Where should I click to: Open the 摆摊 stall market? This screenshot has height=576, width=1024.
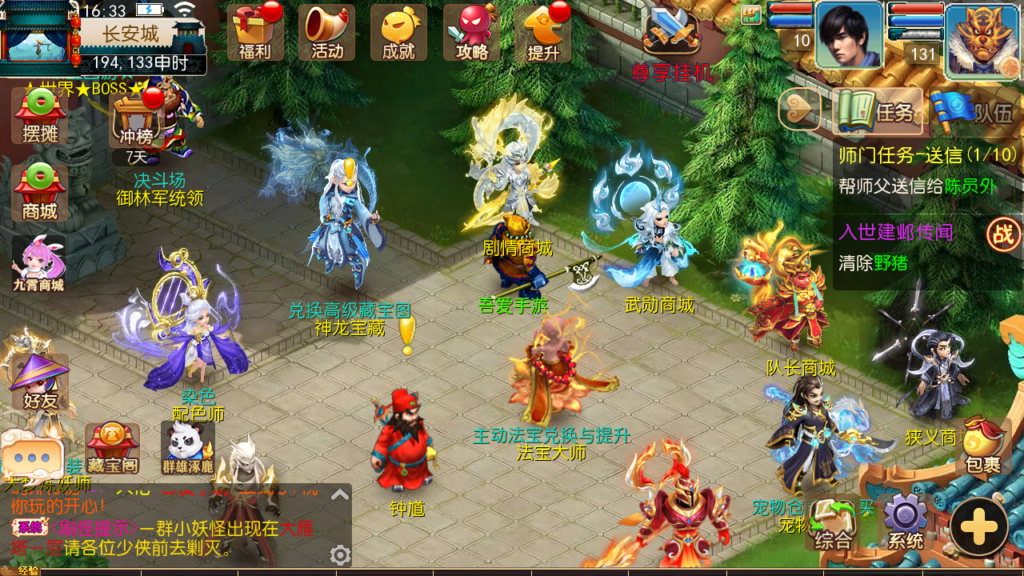click(x=40, y=116)
